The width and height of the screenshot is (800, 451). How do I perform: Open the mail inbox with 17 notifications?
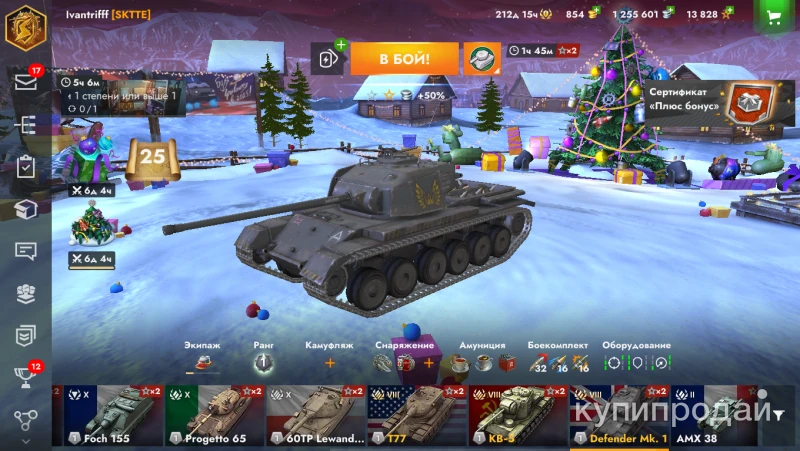tap(26, 82)
